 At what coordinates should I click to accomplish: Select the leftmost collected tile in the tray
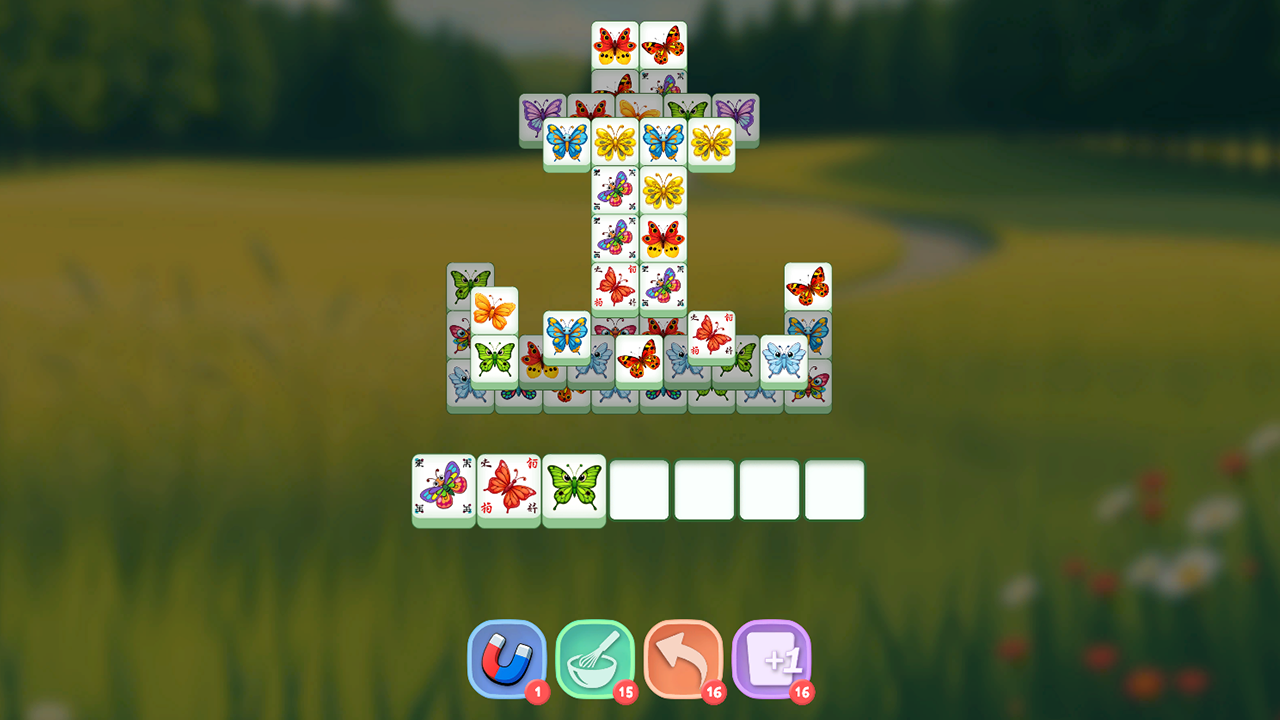click(444, 488)
